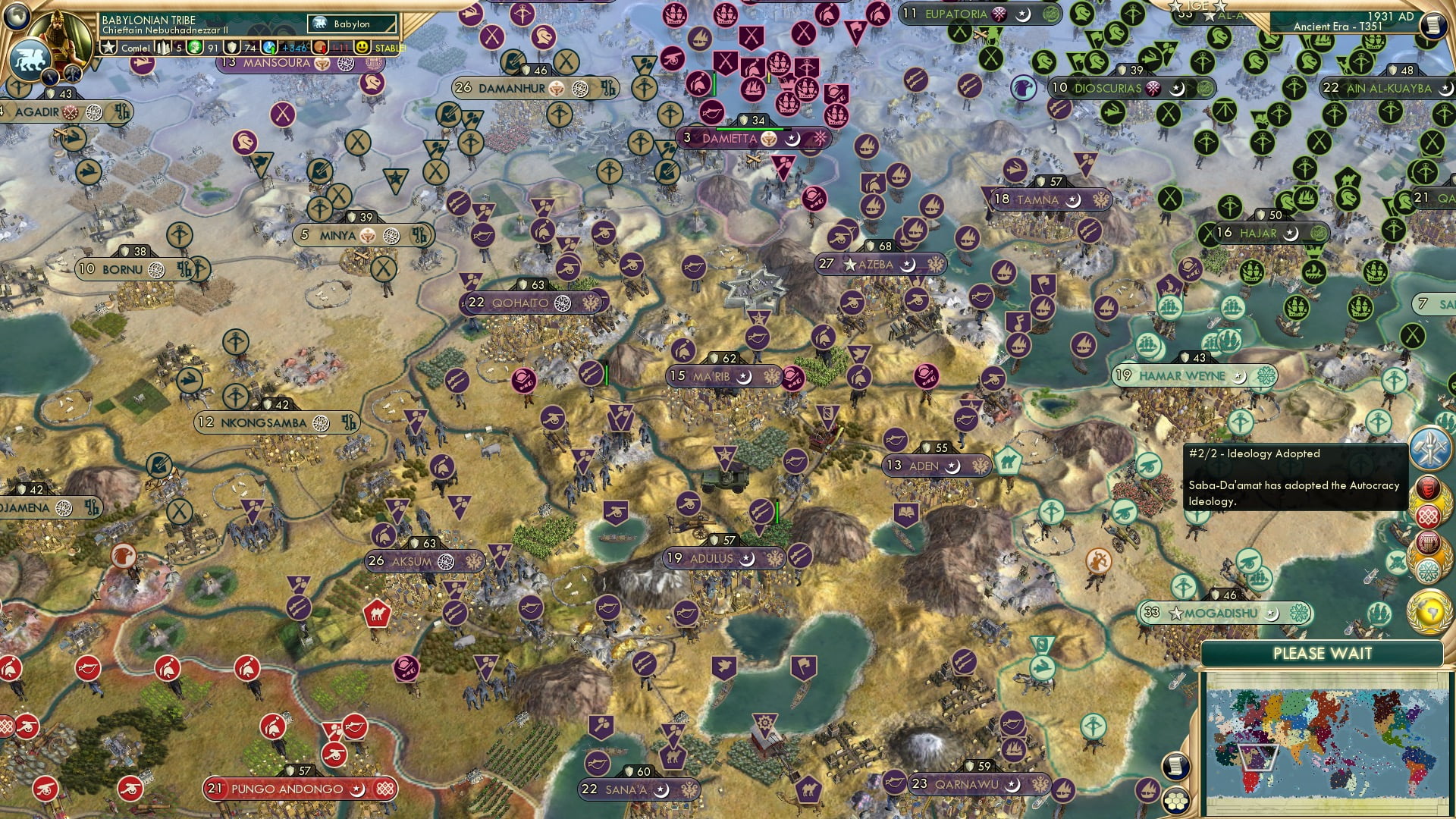Click the red heraldic overview icon on right edge
The height and width of the screenshot is (819, 1456).
pyautogui.click(x=1427, y=487)
